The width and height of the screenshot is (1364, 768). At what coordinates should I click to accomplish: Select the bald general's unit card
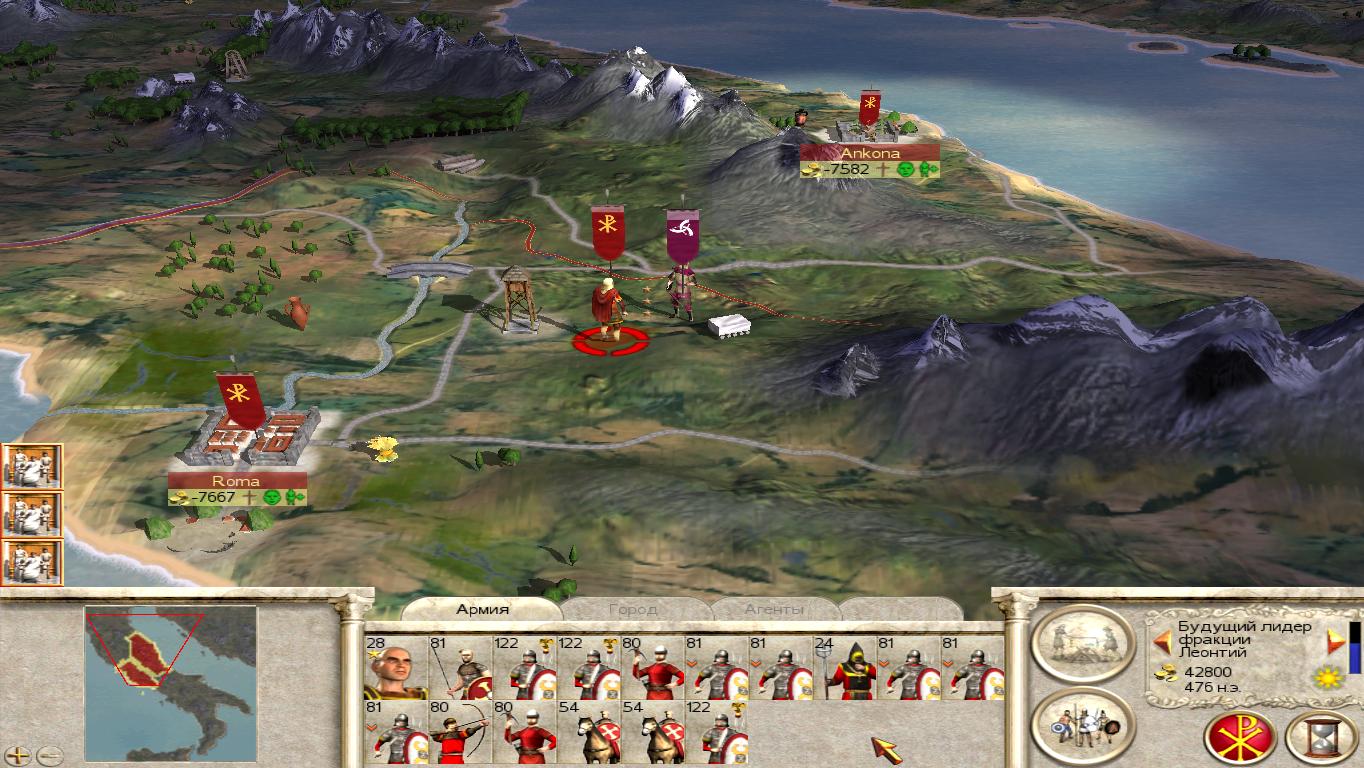point(396,668)
